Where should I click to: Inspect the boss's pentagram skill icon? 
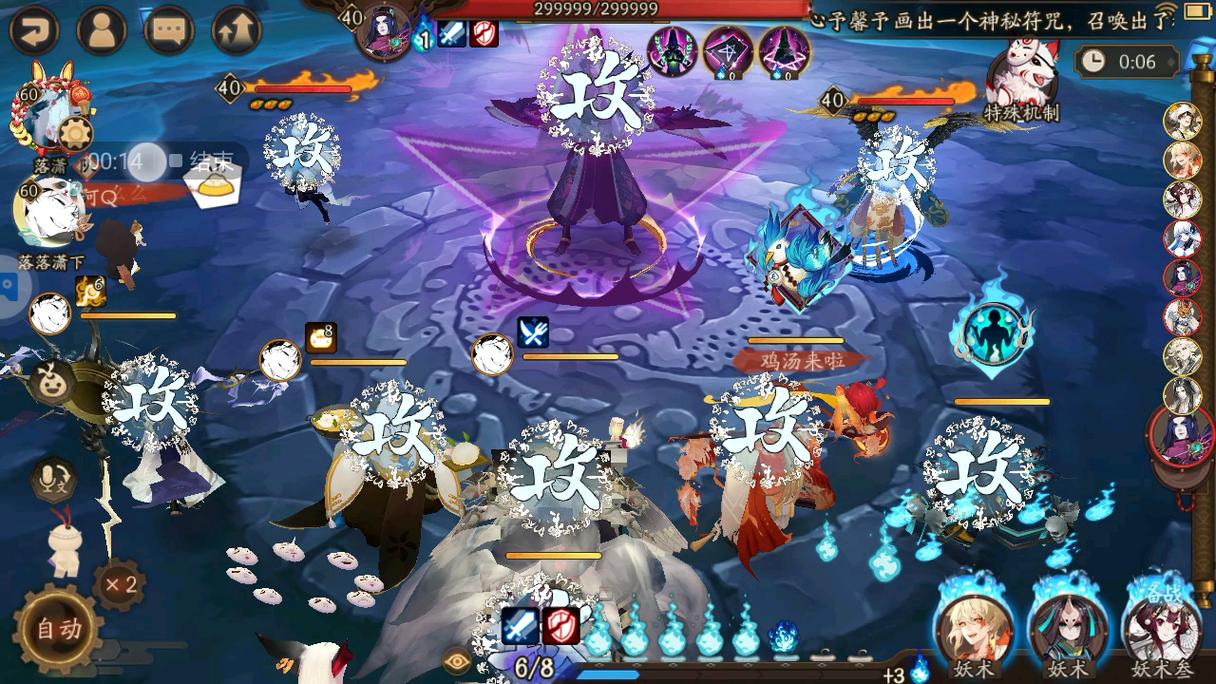pyautogui.click(x=728, y=48)
